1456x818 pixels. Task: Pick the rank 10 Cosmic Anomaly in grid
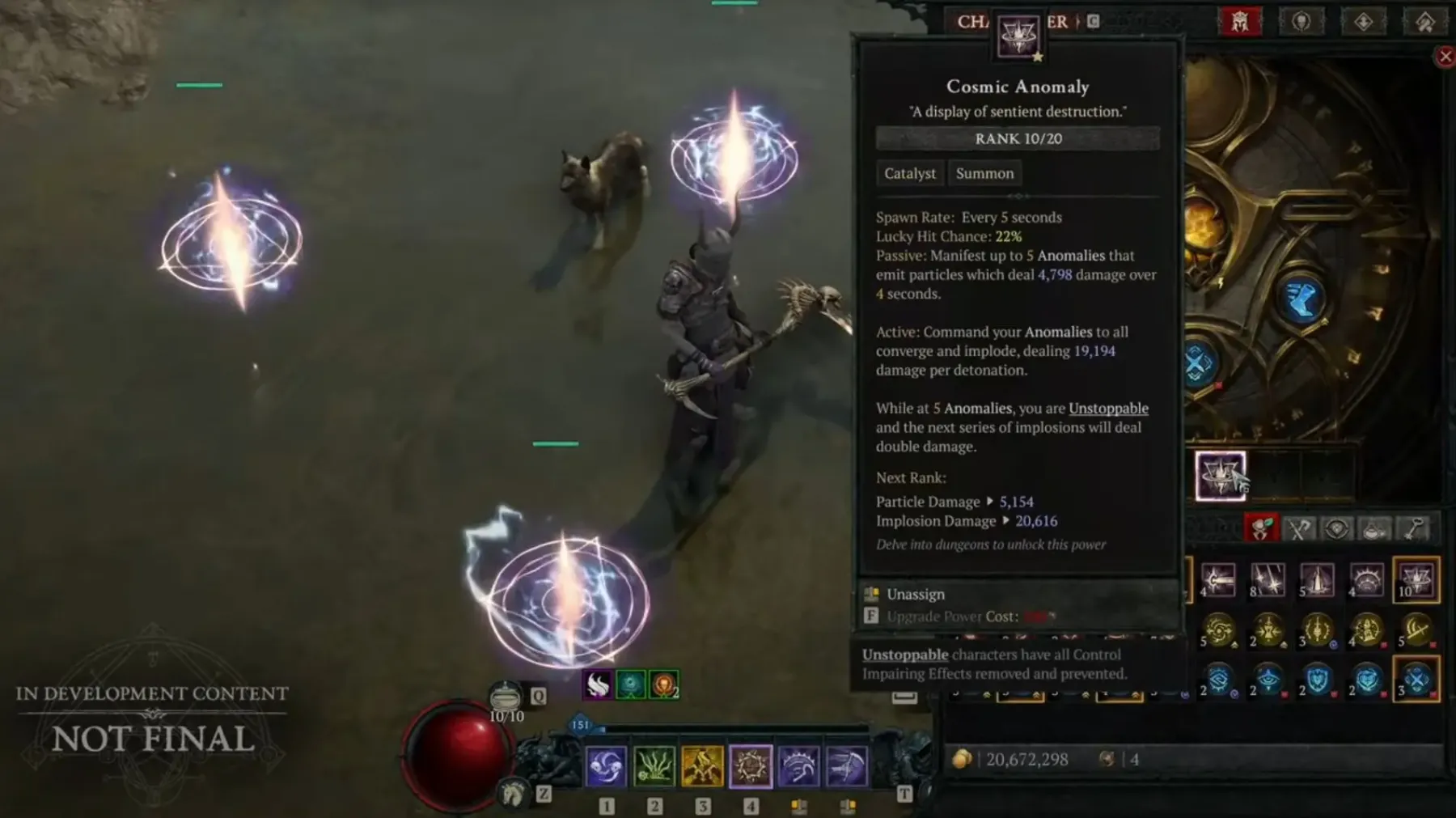tap(1416, 579)
